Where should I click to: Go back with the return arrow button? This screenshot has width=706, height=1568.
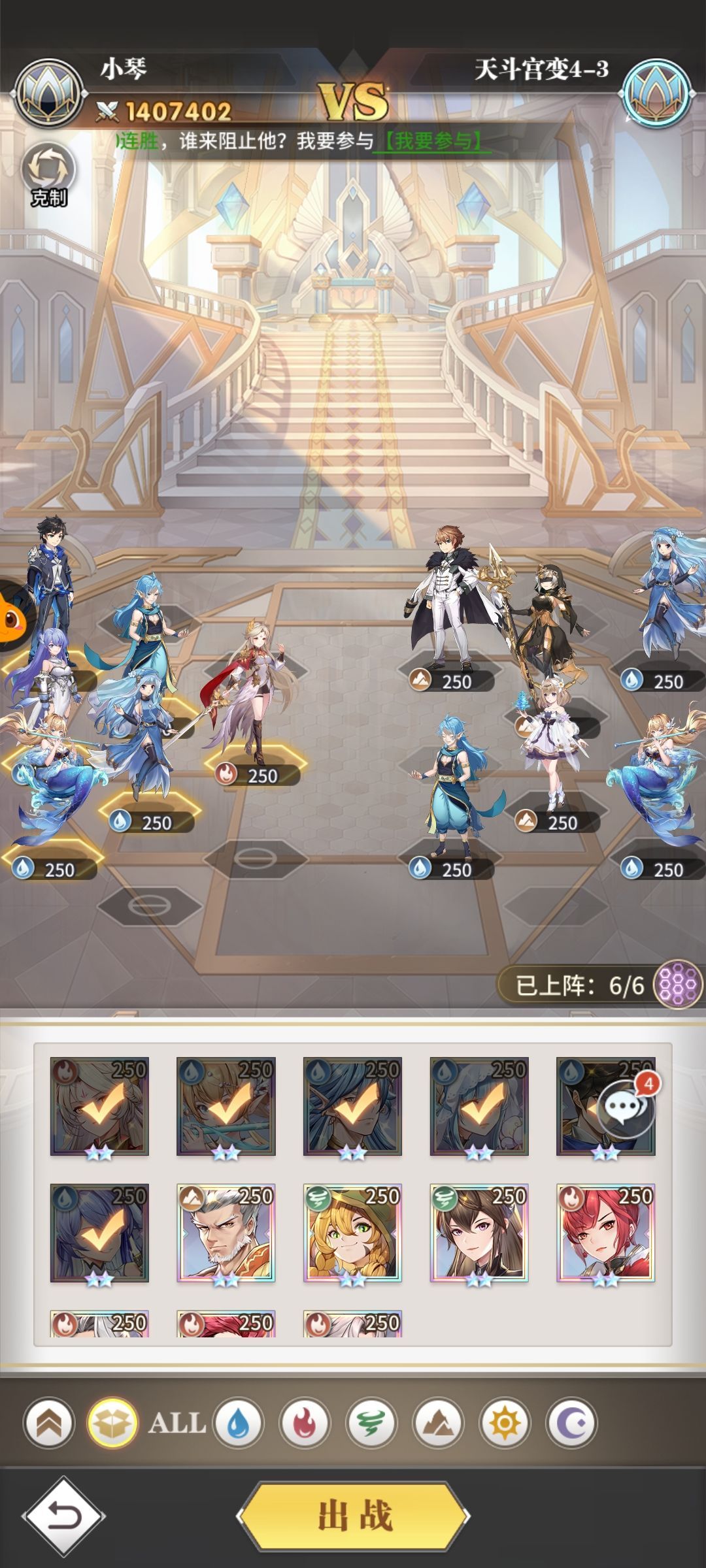(x=63, y=1516)
